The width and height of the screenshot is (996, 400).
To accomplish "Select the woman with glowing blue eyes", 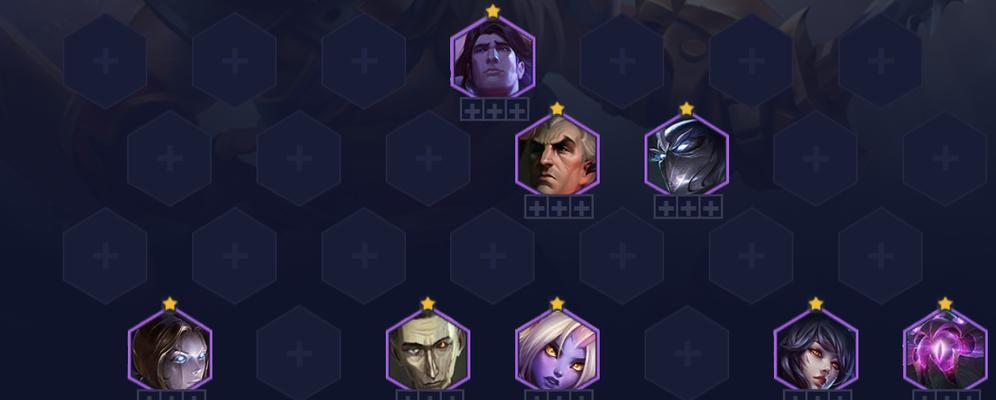I will click(x=170, y=351).
